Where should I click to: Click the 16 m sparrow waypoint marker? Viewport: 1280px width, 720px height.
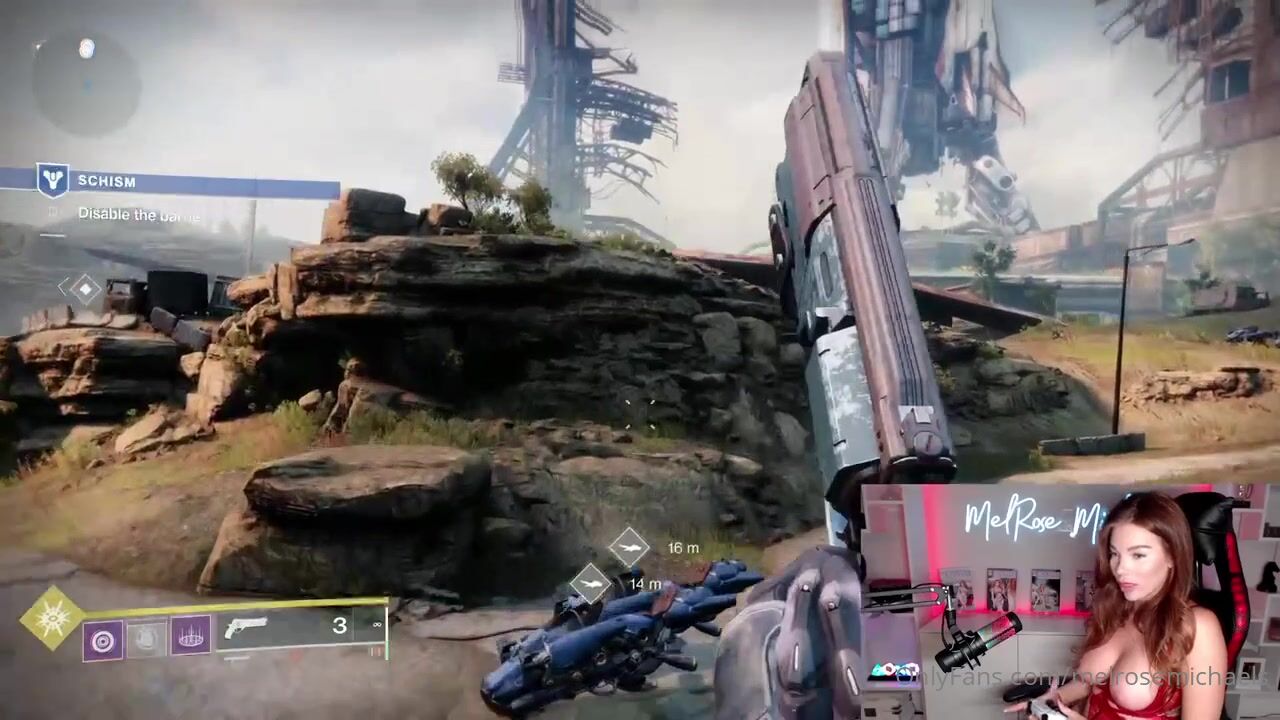[629, 546]
